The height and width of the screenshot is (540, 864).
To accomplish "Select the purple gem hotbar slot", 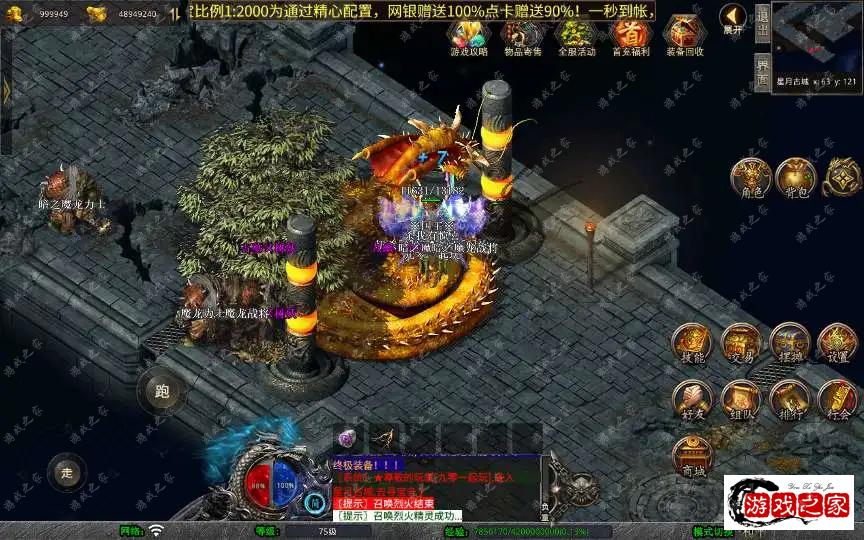I will 347,438.
